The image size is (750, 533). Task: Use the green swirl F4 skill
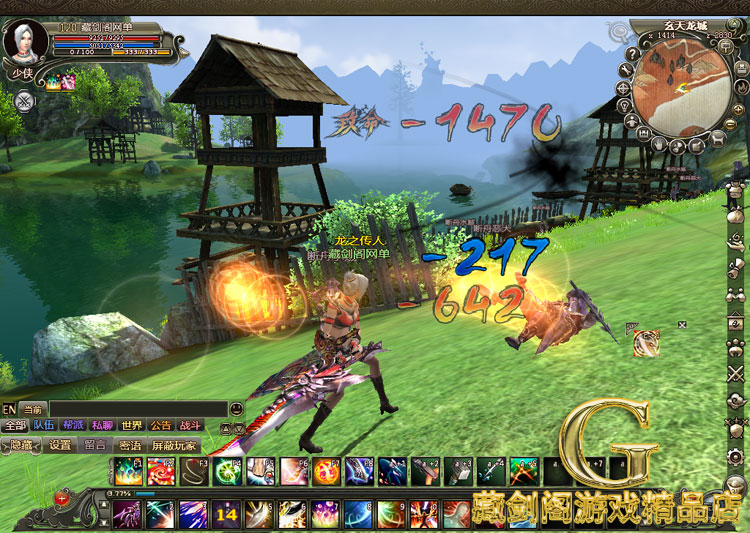226,470
